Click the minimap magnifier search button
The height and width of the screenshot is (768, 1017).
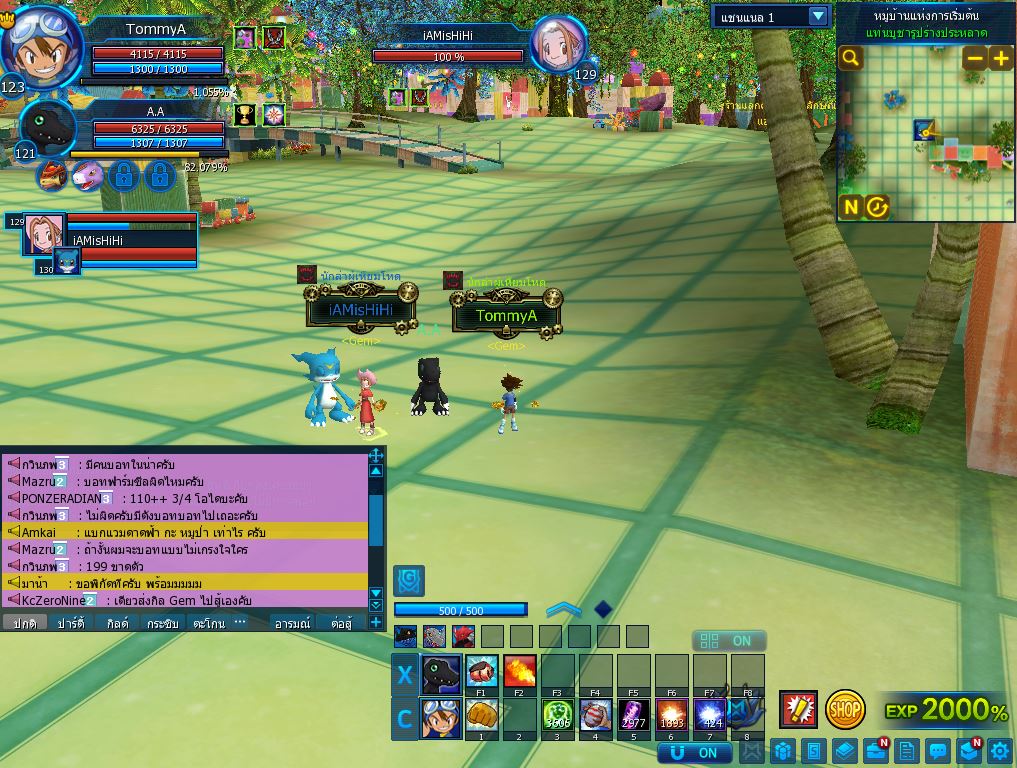click(851, 58)
